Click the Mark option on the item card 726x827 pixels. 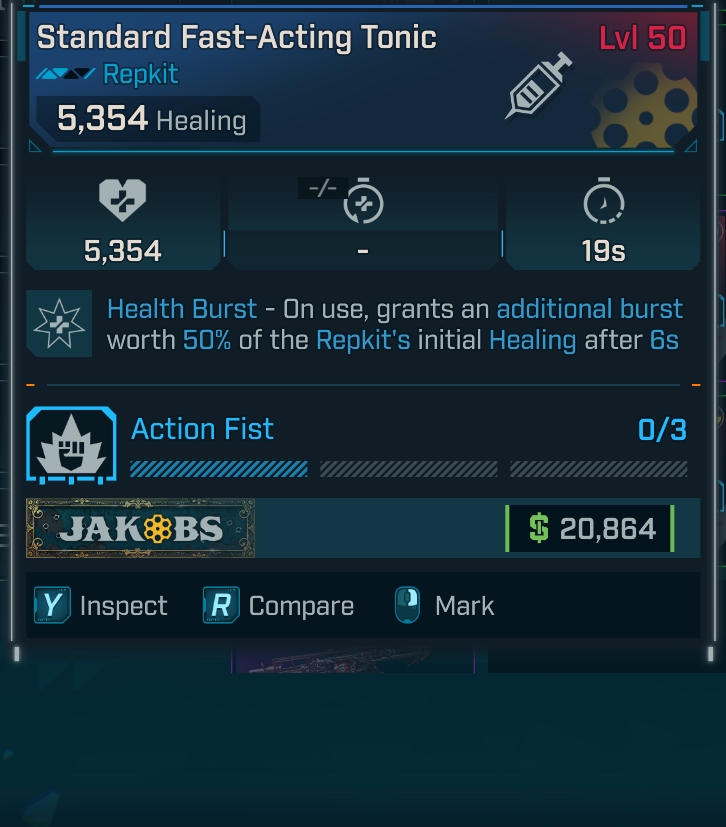click(x=445, y=606)
